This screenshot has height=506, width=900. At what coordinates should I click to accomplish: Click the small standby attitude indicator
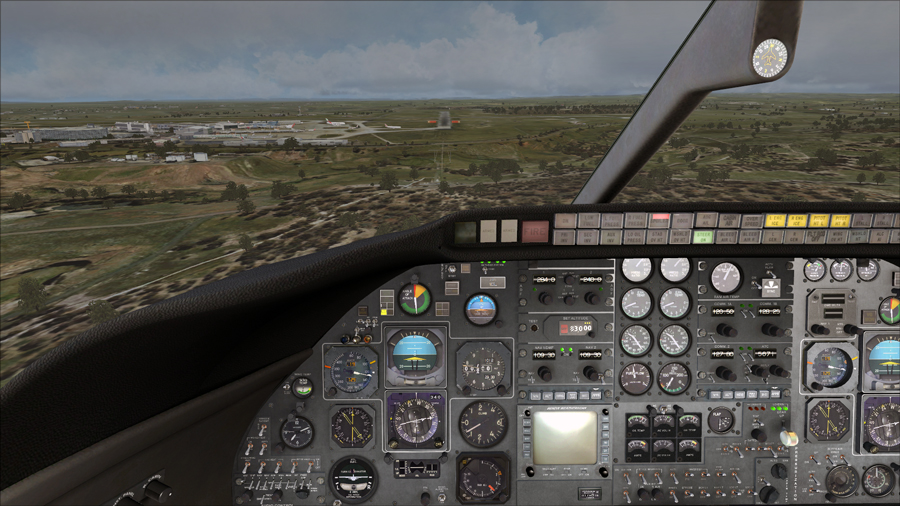point(481,308)
